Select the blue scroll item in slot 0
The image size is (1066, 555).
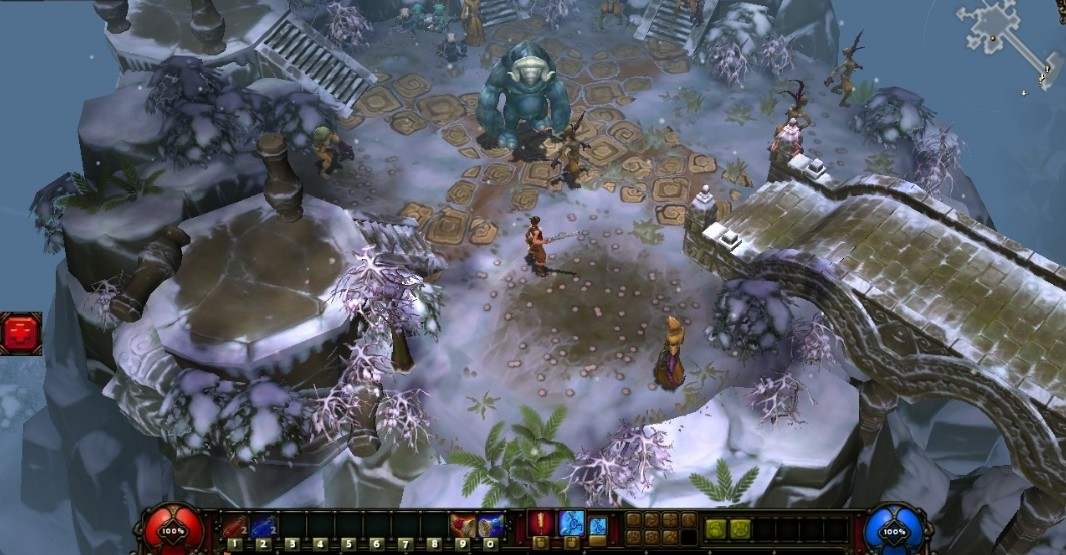point(490,525)
